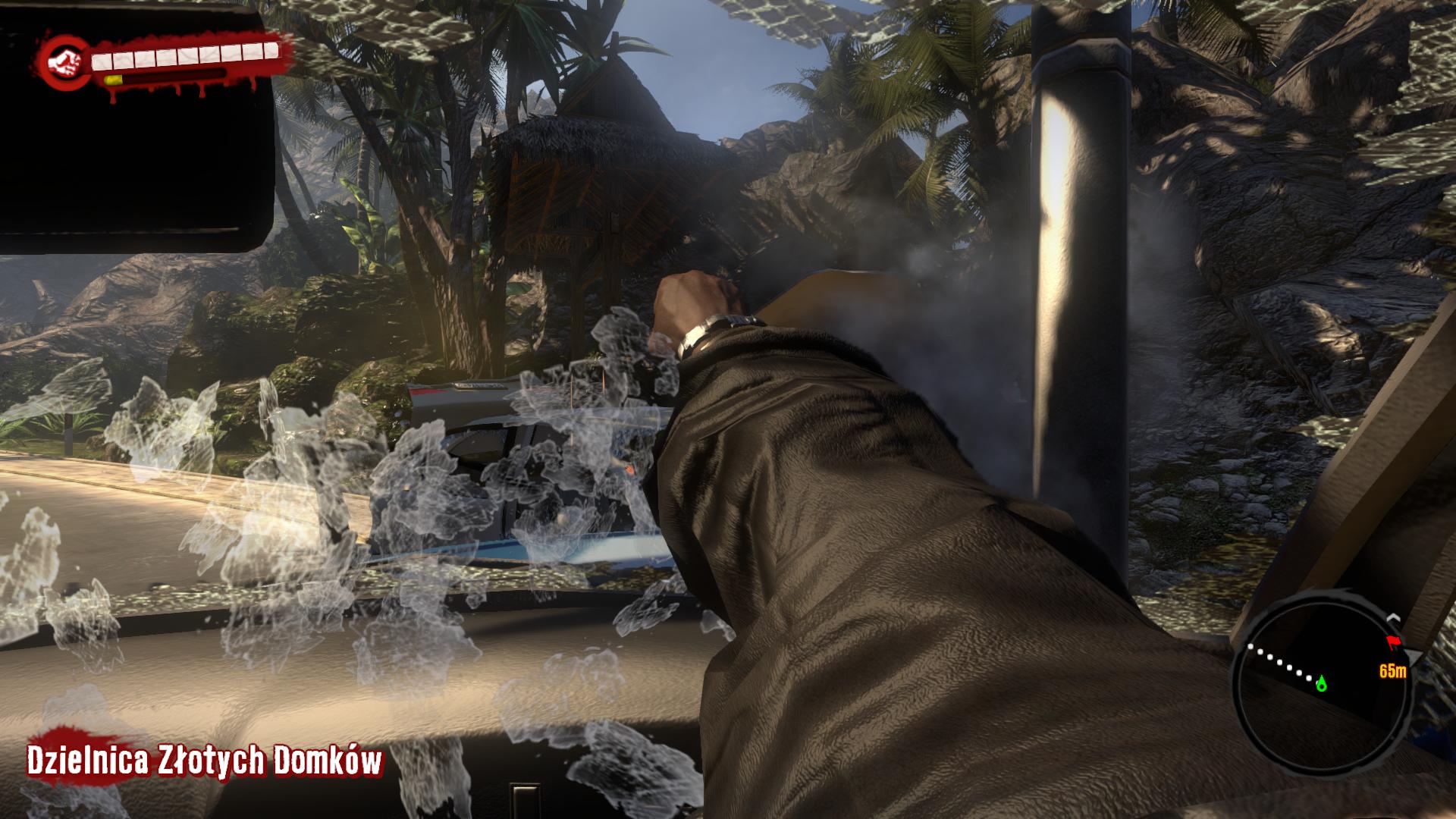Select the red flag objective marker
The image size is (1456, 819).
1392,643
